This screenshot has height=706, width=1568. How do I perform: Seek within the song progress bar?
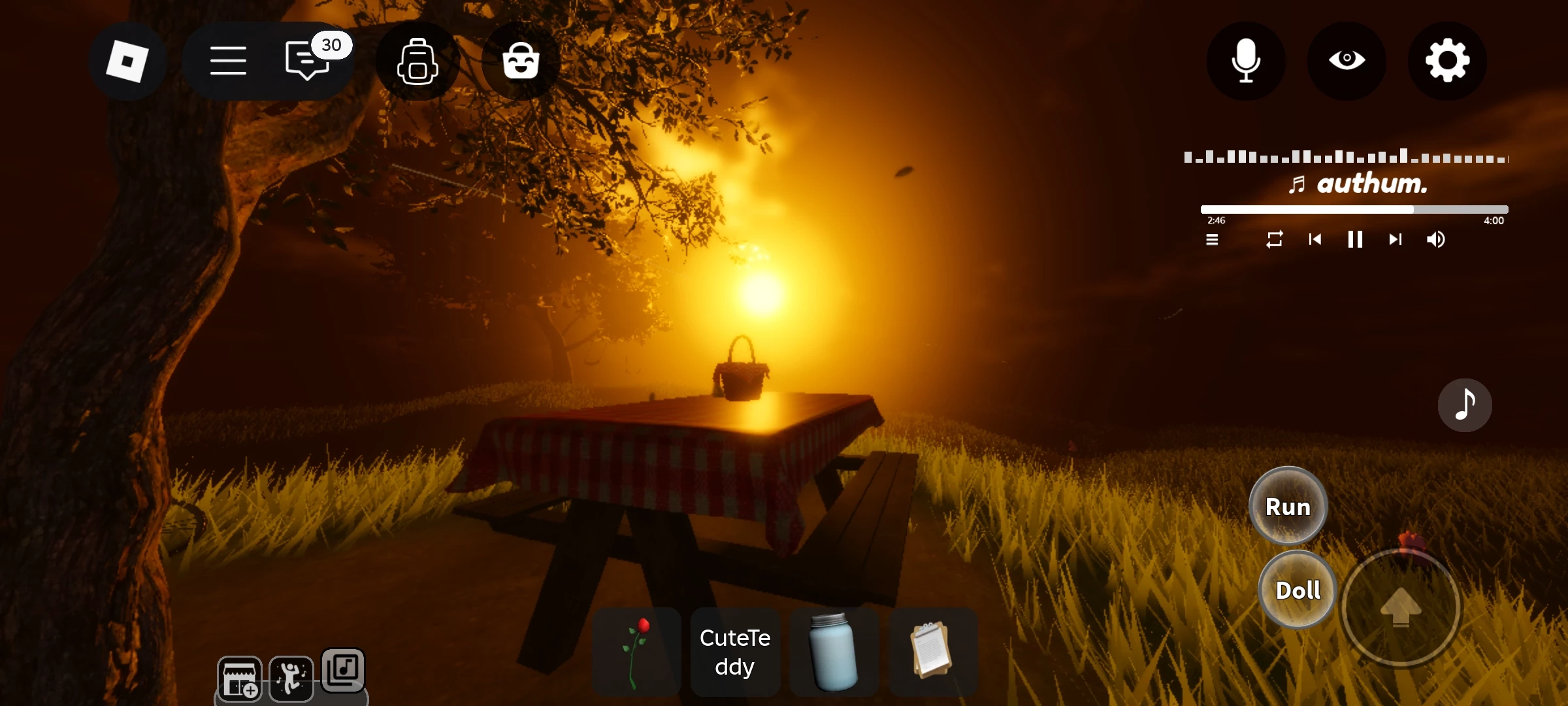(x=1354, y=210)
